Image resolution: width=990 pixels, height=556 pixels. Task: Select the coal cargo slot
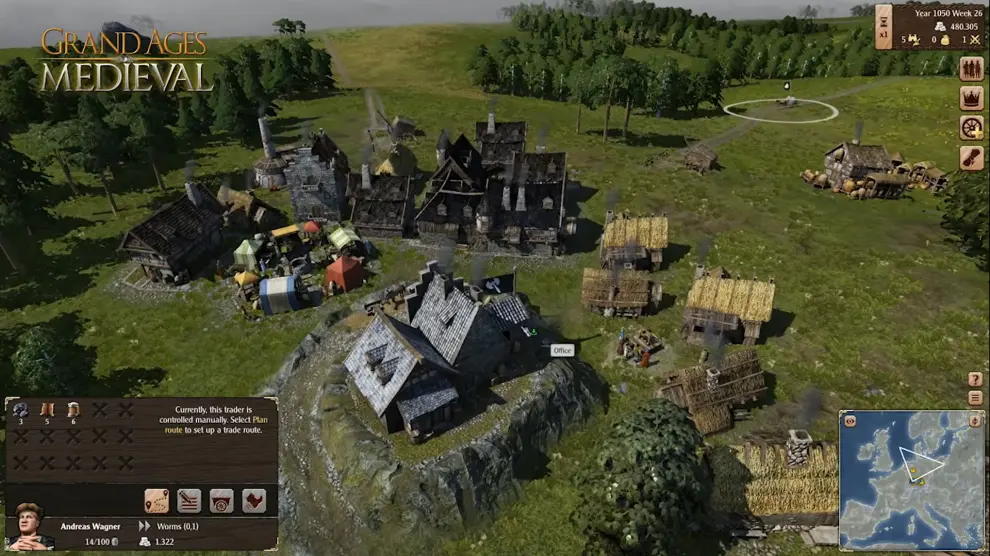coord(21,411)
